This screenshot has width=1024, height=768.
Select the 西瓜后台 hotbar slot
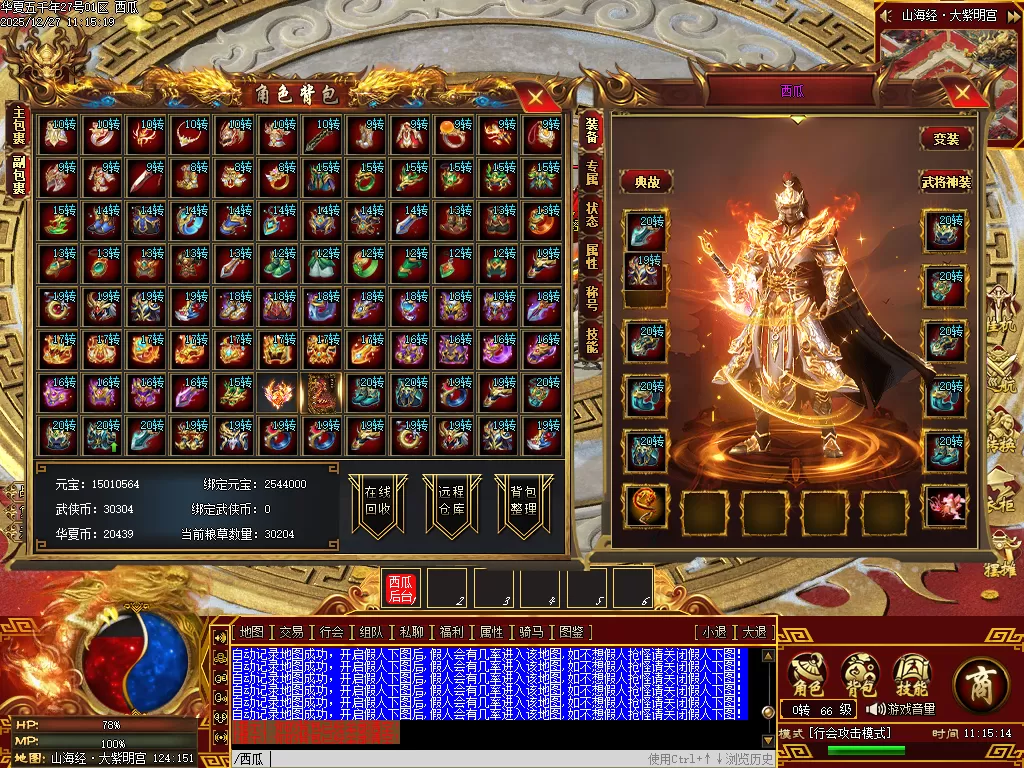(x=401, y=589)
